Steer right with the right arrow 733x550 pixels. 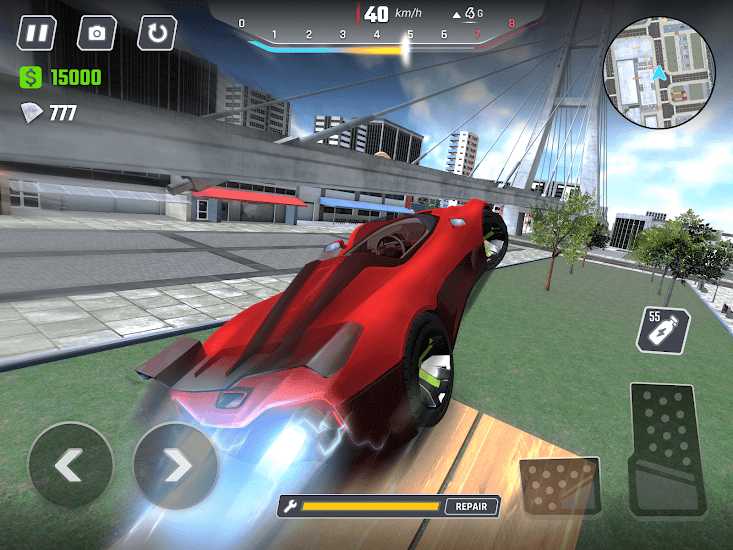coord(175,465)
